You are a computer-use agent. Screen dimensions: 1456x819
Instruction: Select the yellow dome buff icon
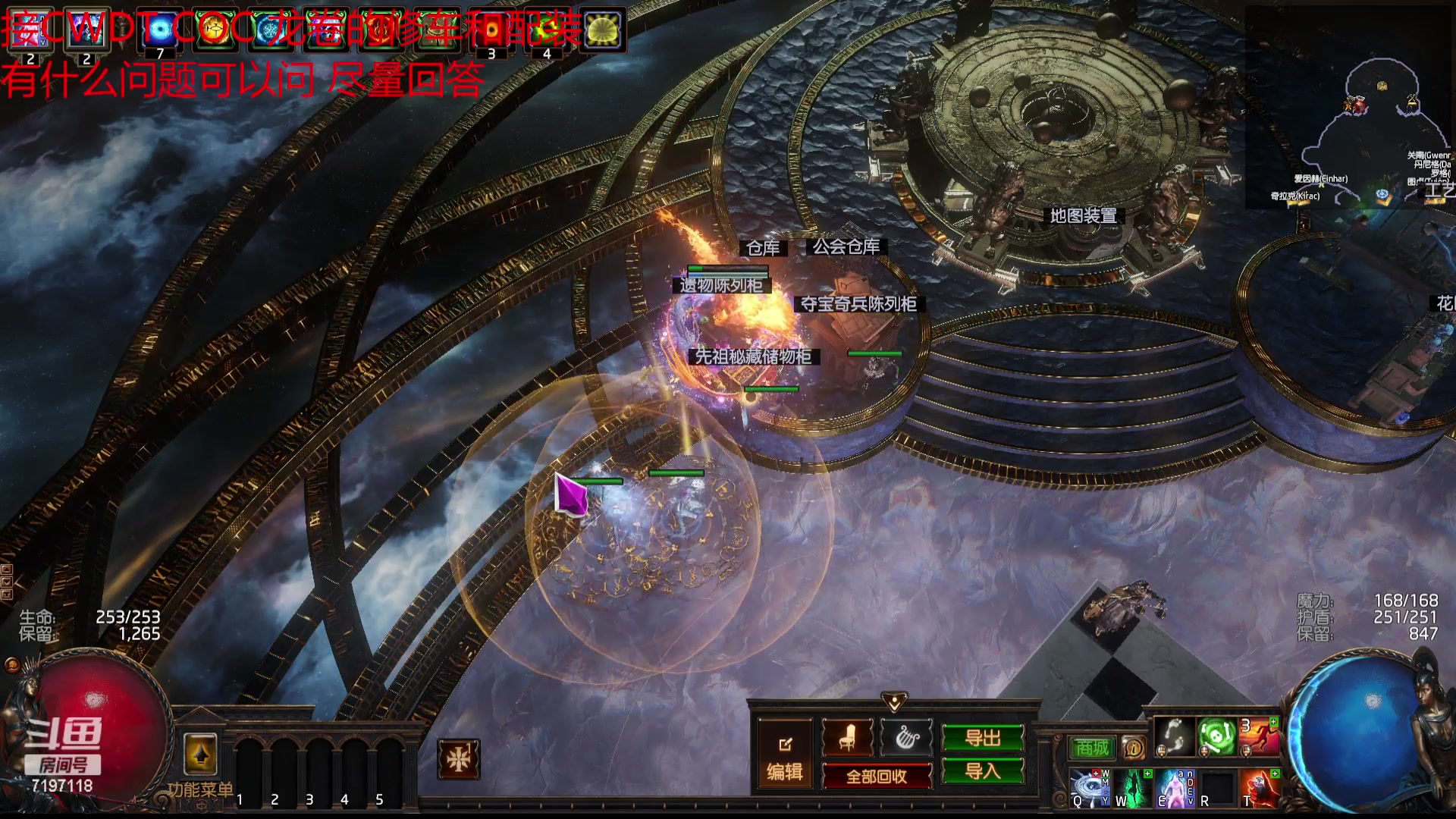pos(602,30)
